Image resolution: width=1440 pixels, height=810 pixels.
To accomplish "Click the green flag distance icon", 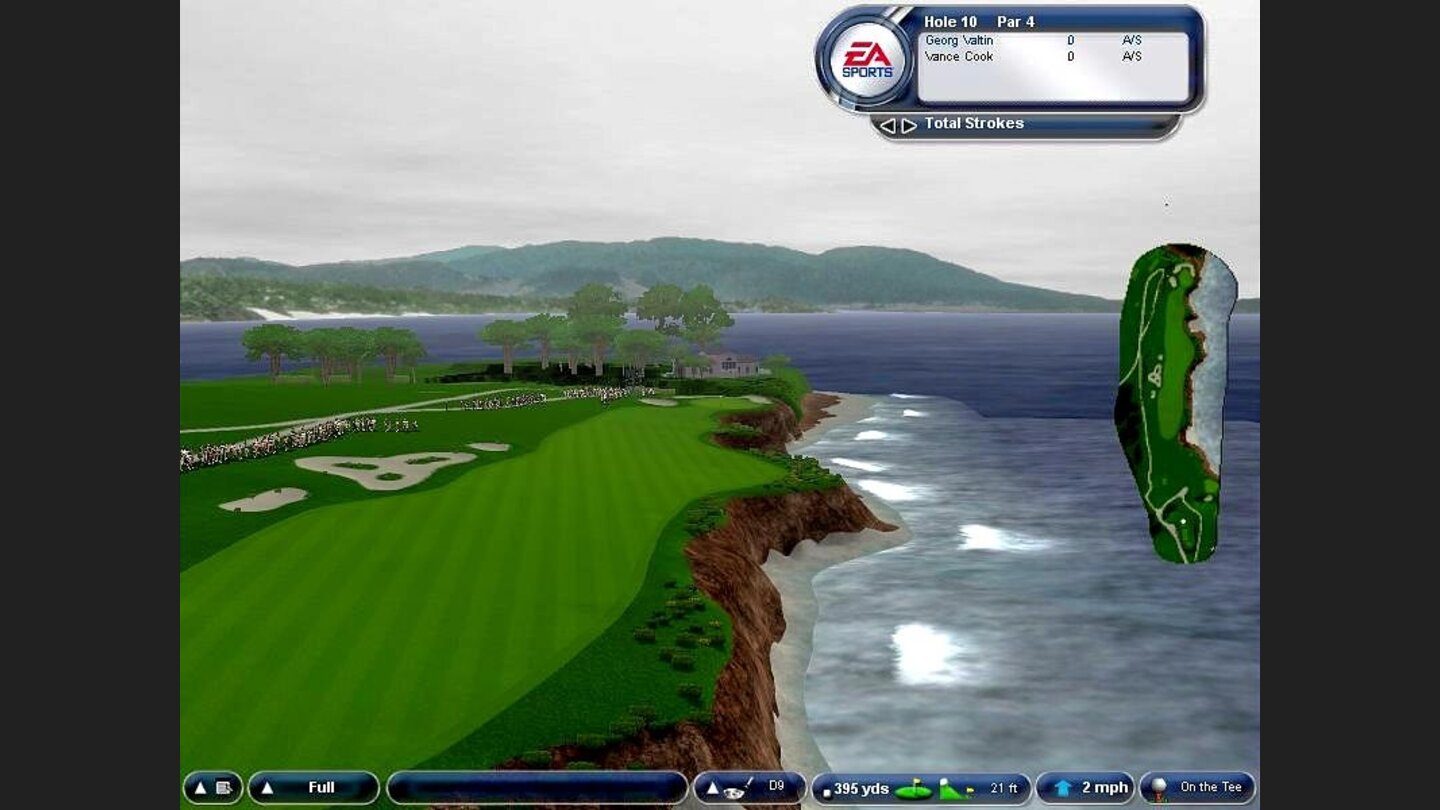I will (x=912, y=790).
